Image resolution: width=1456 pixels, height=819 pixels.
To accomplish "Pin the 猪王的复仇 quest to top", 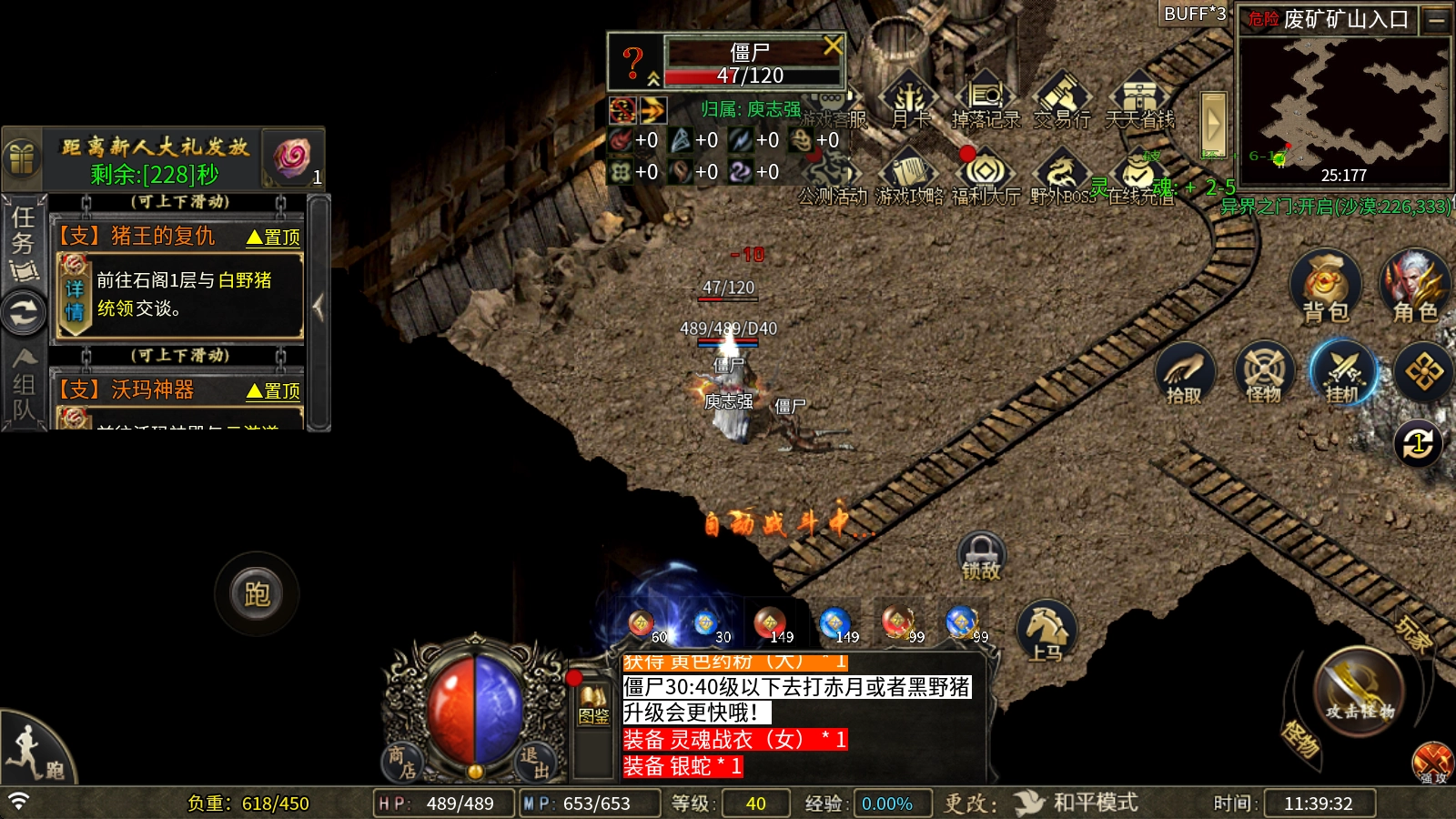I will click(273, 238).
